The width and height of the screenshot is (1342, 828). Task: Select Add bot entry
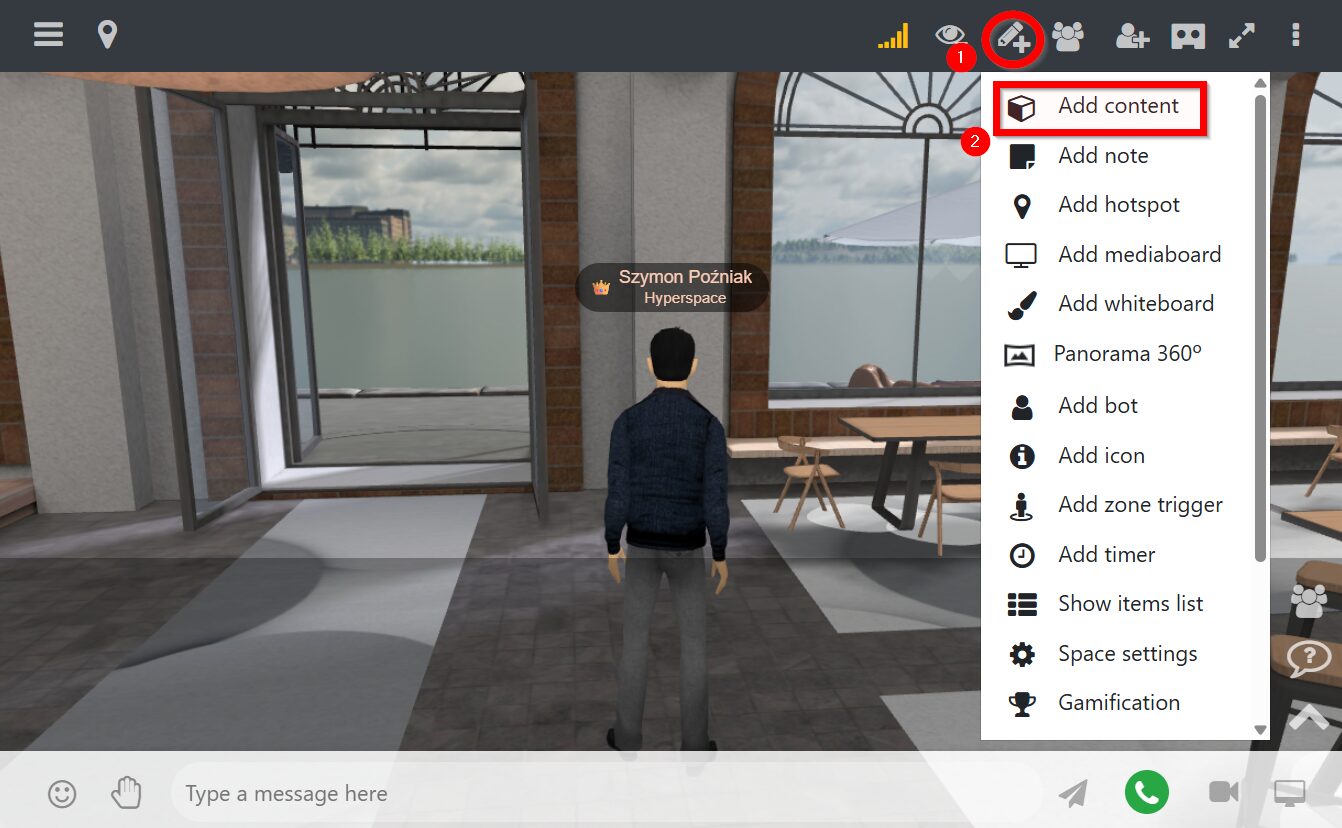click(x=1097, y=406)
